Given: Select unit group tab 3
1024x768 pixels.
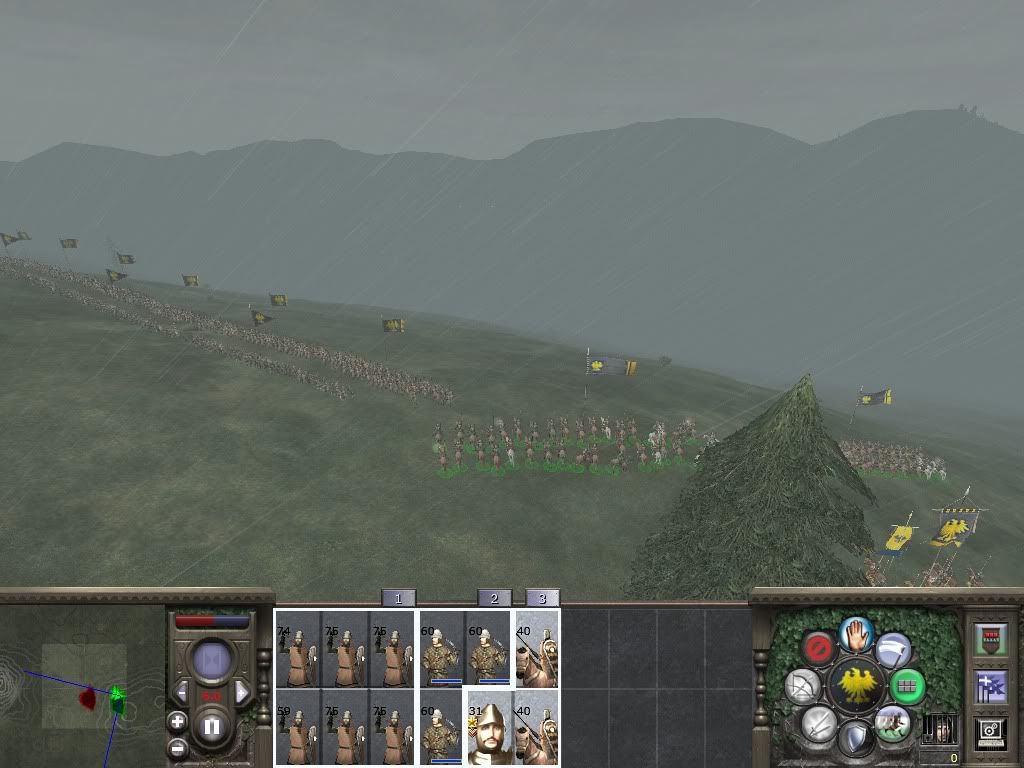Looking at the screenshot, I should pyautogui.click(x=542, y=598).
